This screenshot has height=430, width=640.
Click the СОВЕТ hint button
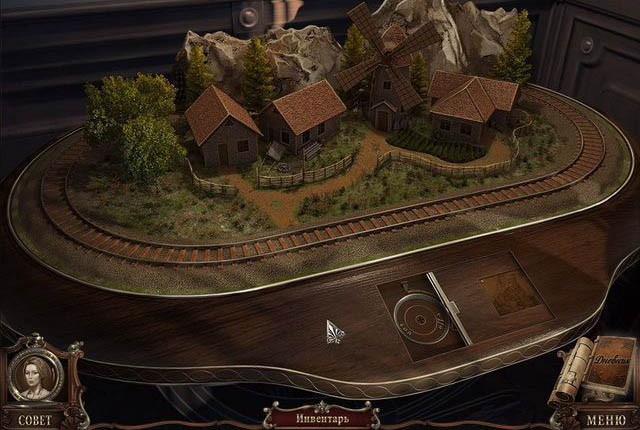(x=35, y=418)
